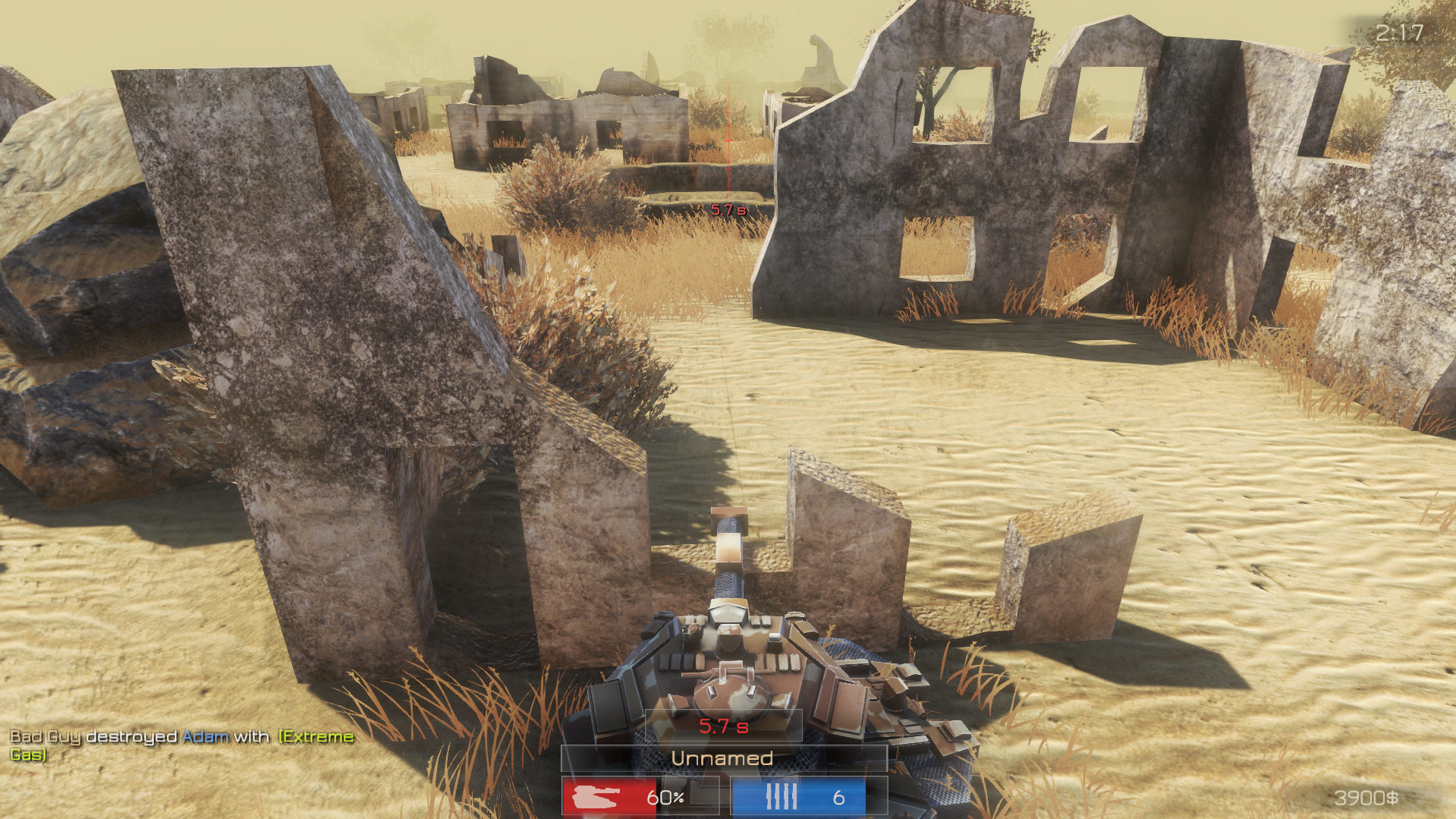Click Adam's name in the kill feed
Screen dimensions: 1456x819
tap(205, 736)
